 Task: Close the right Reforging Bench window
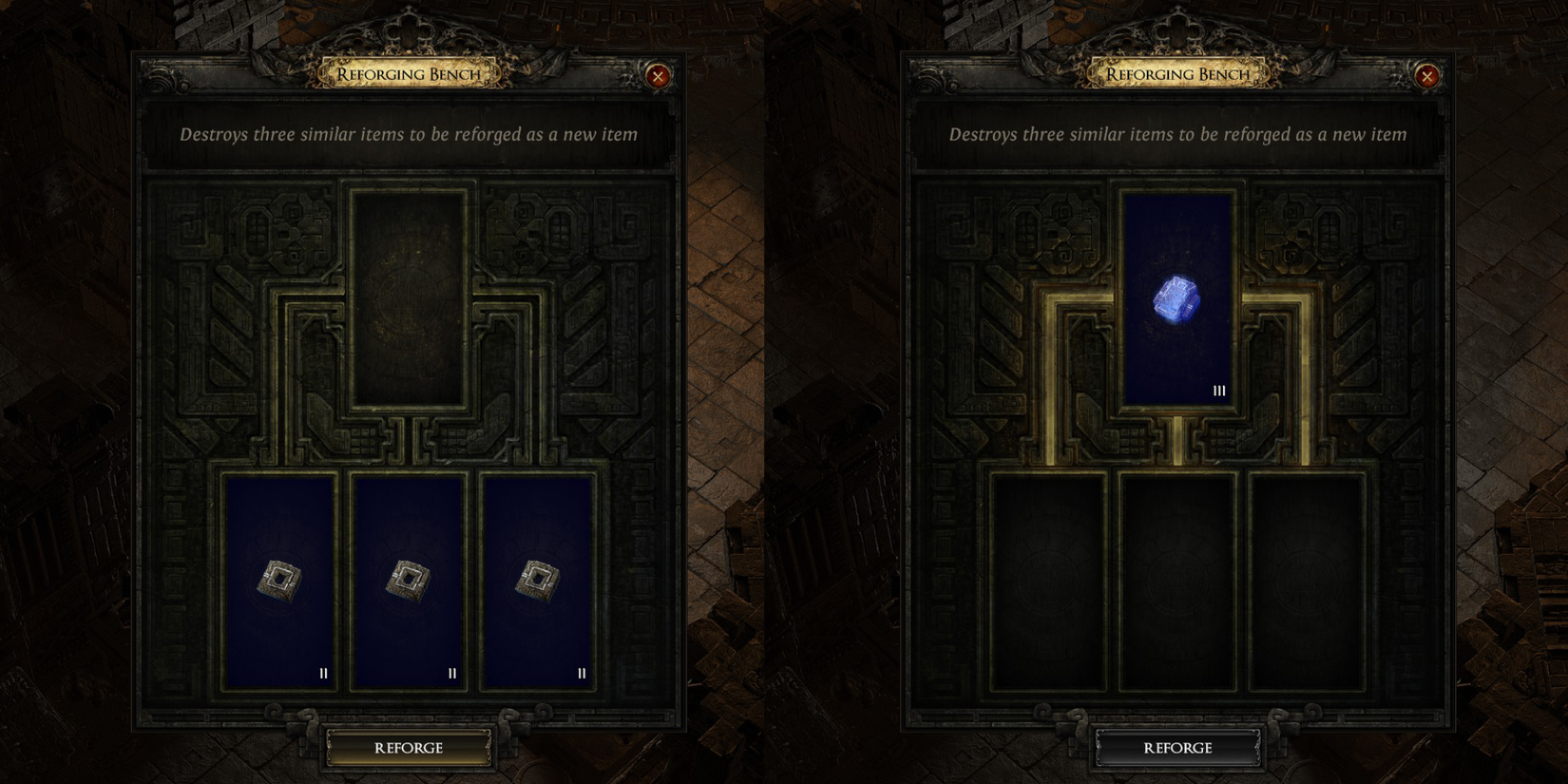1426,77
